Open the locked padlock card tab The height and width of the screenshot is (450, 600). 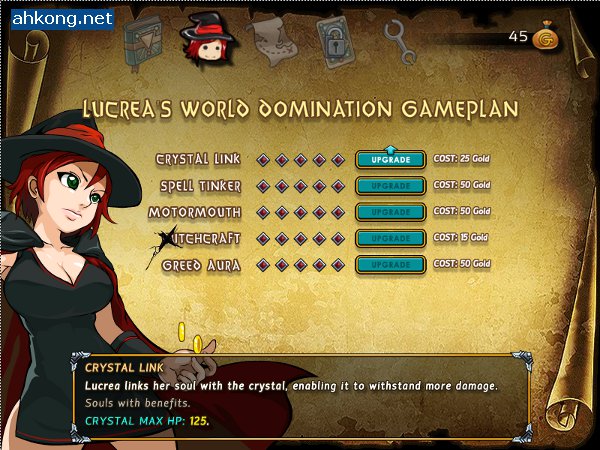point(335,40)
